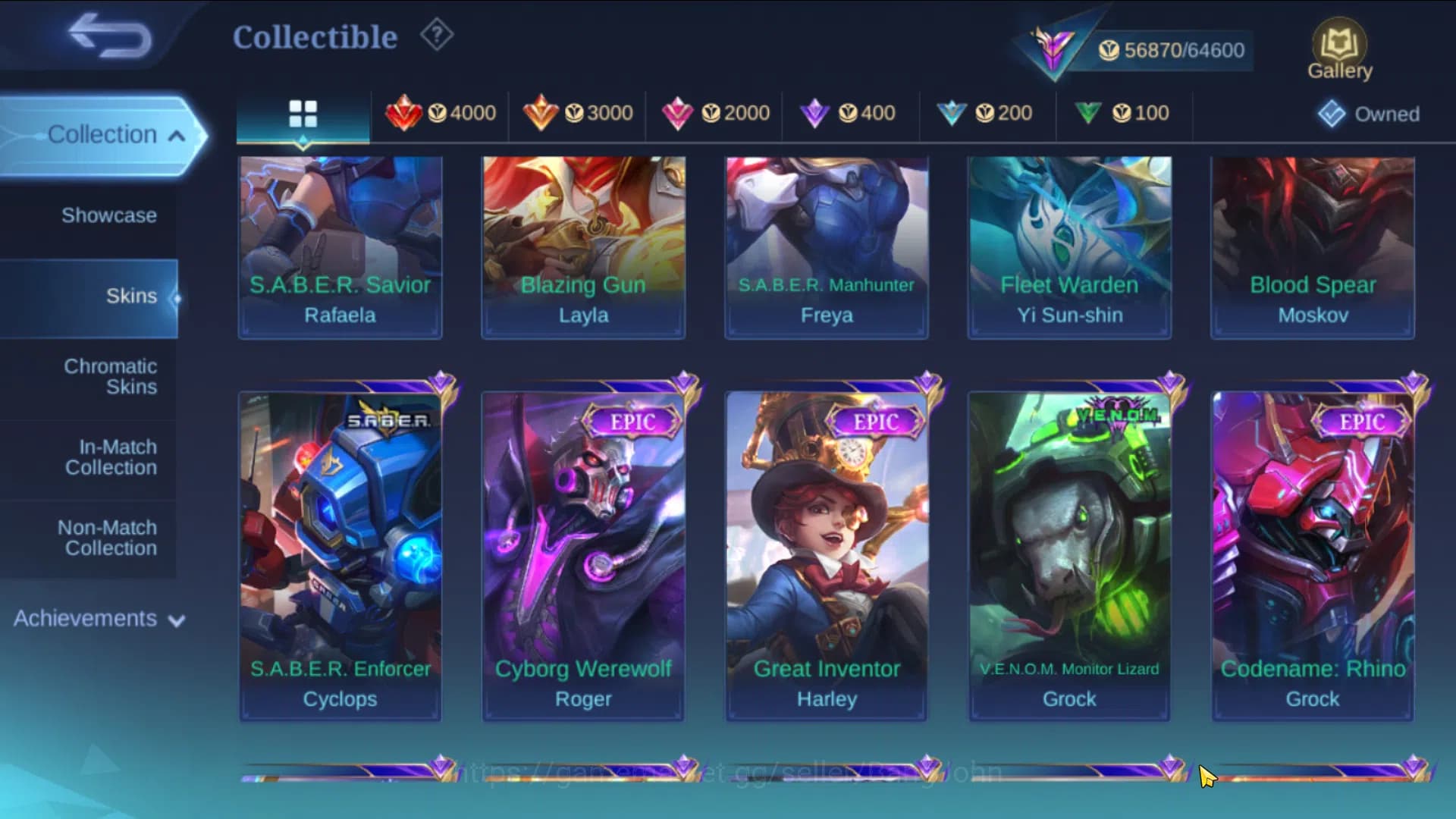
Task: Switch to the Chromatic Skins tab
Action: [111, 377]
